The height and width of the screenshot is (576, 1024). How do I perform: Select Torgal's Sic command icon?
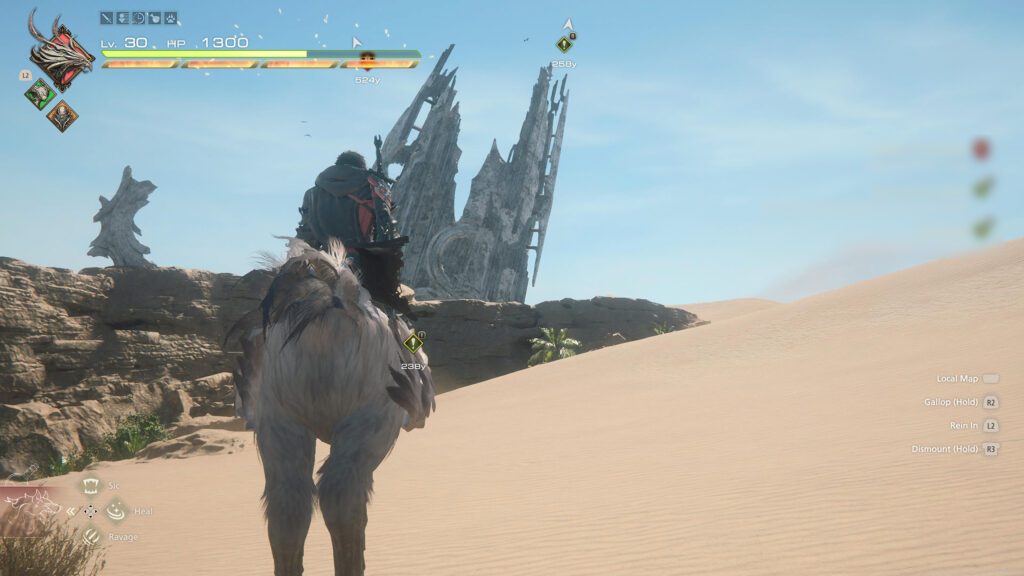(x=90, y=486)
